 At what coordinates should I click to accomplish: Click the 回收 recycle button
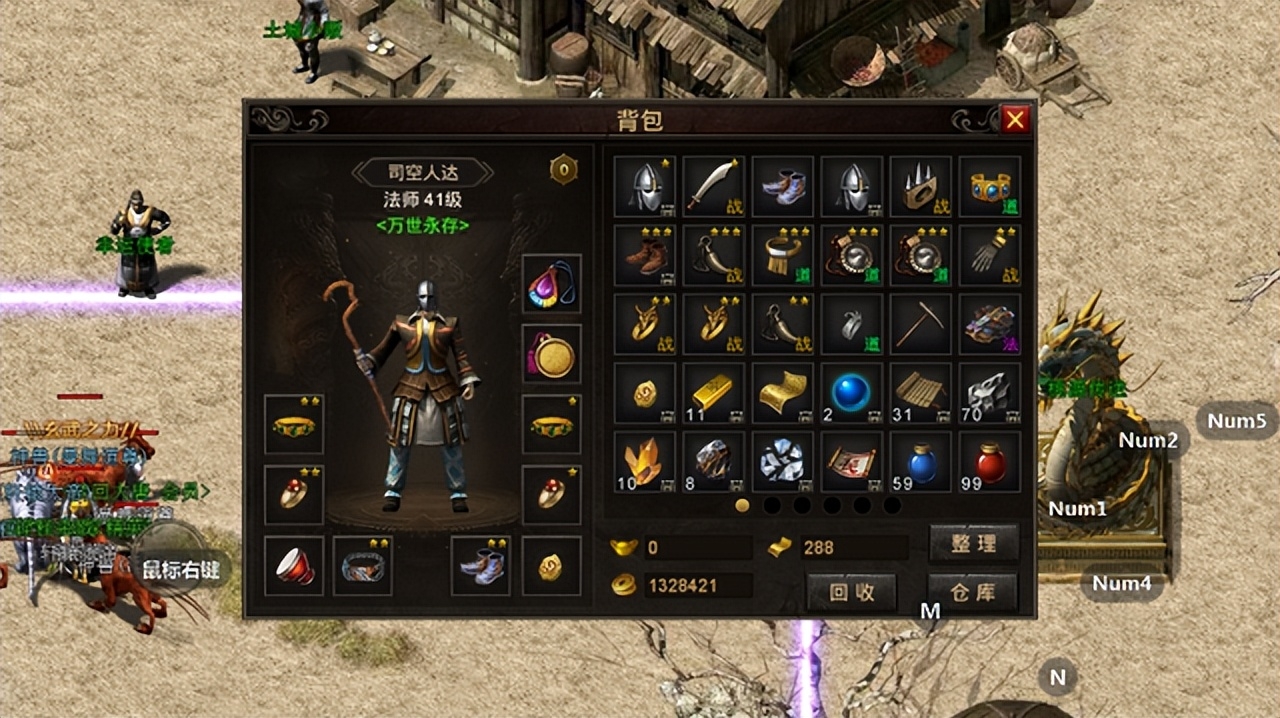(x=852, y=592)
